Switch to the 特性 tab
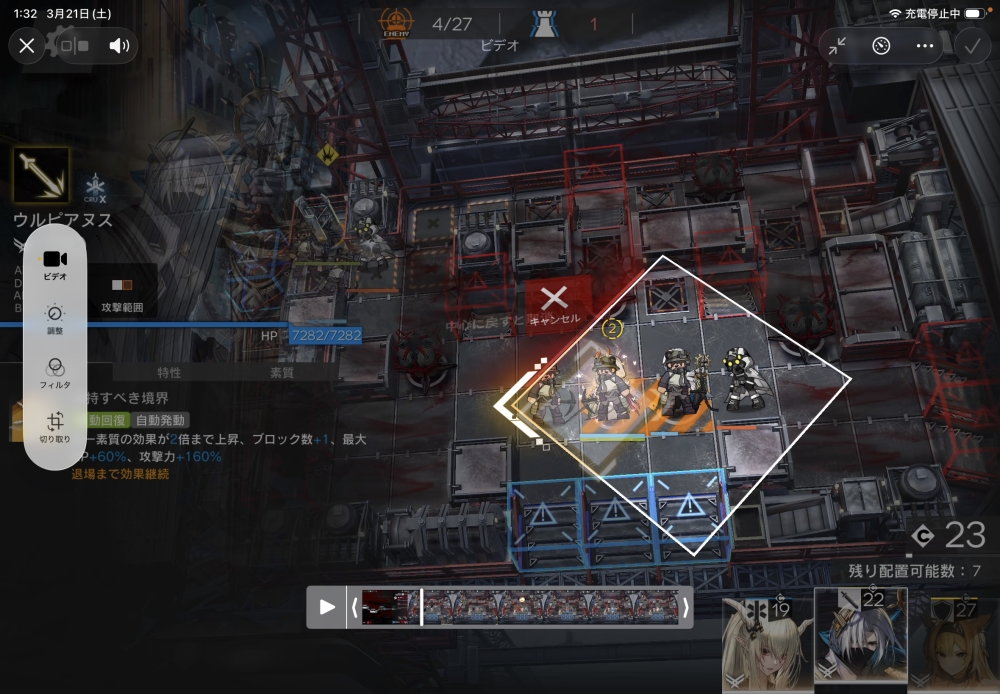The height and width of the screenshot is (694, 1000). (x=169, y=373)
